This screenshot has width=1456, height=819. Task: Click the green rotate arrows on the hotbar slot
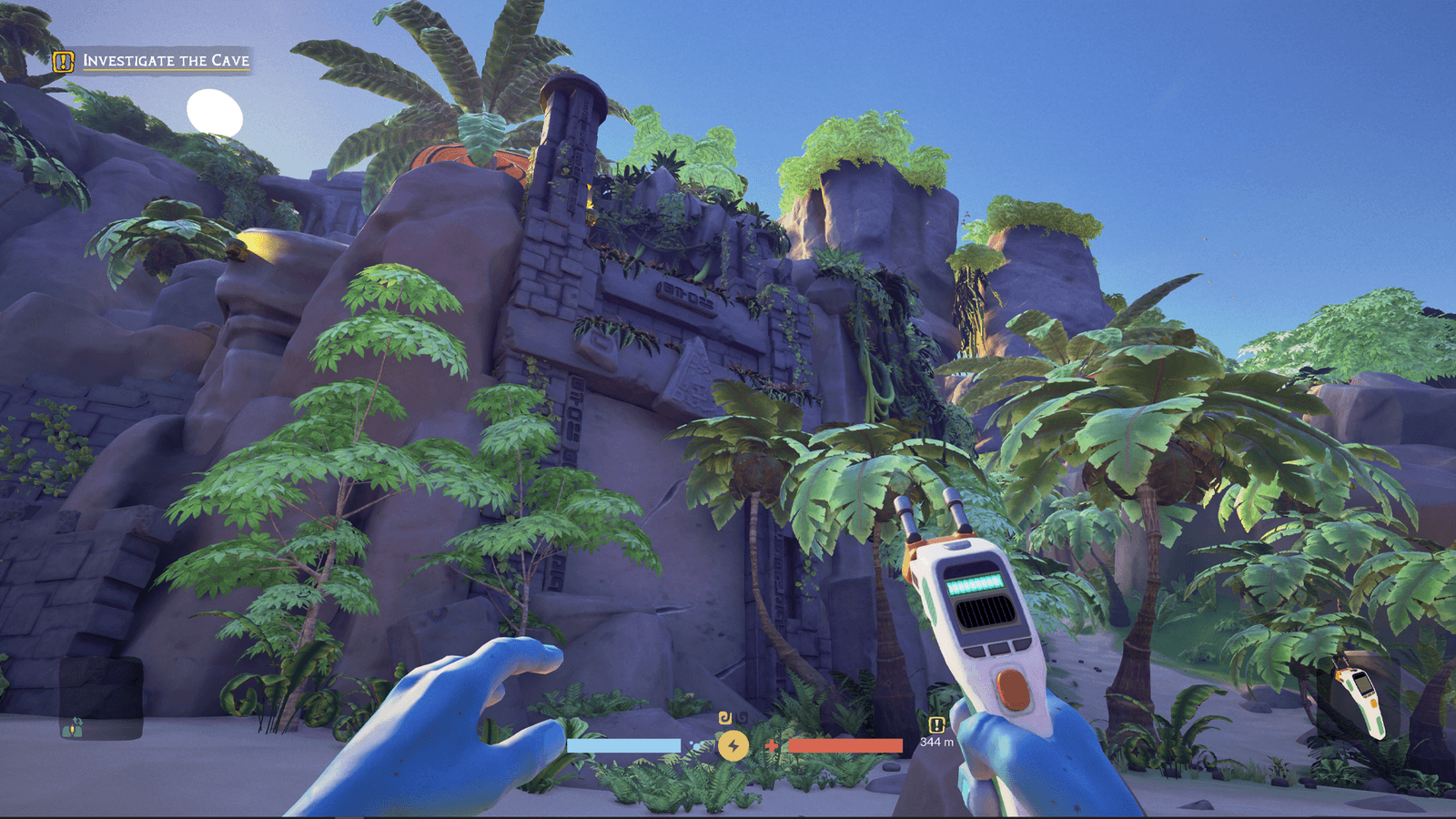(77, 720)
